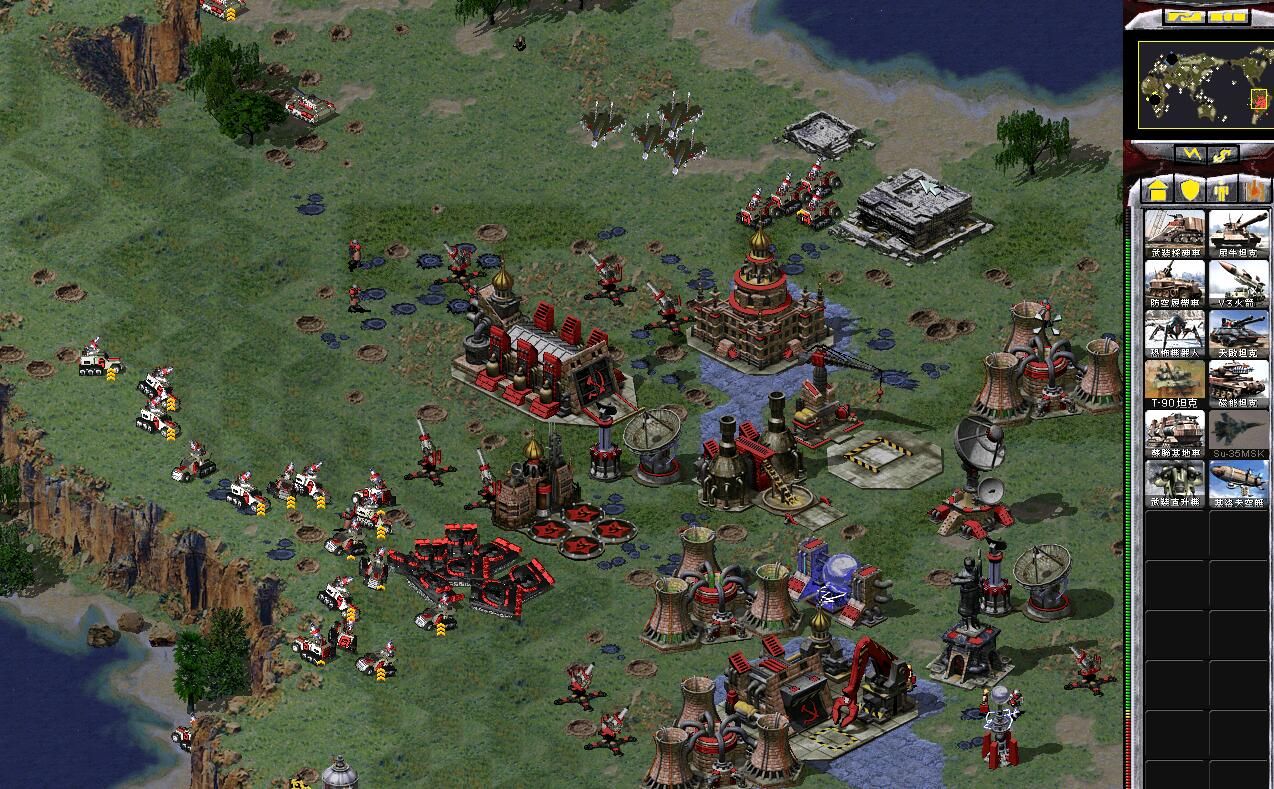Queue a Terror Drone (恐怖机器人)

[x=1174, y=334]
